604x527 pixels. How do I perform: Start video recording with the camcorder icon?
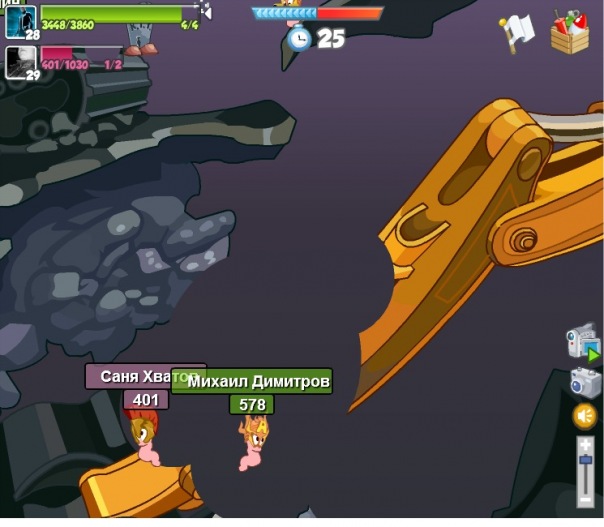click(582, 342)
